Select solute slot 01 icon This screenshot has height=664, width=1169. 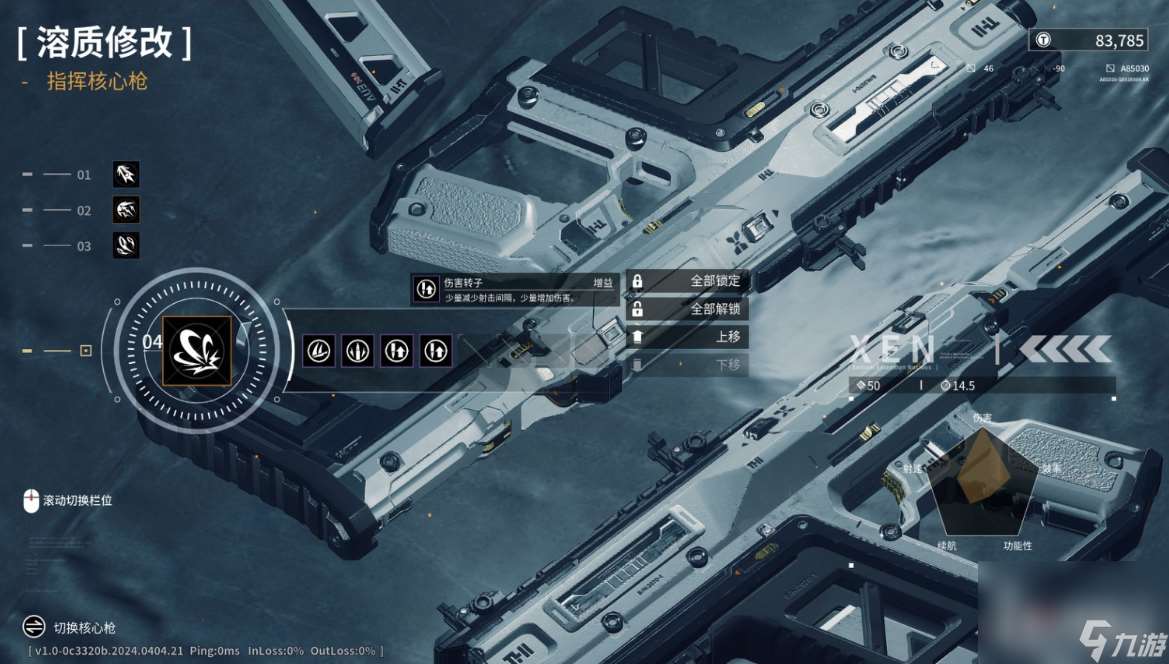[126, 175]
